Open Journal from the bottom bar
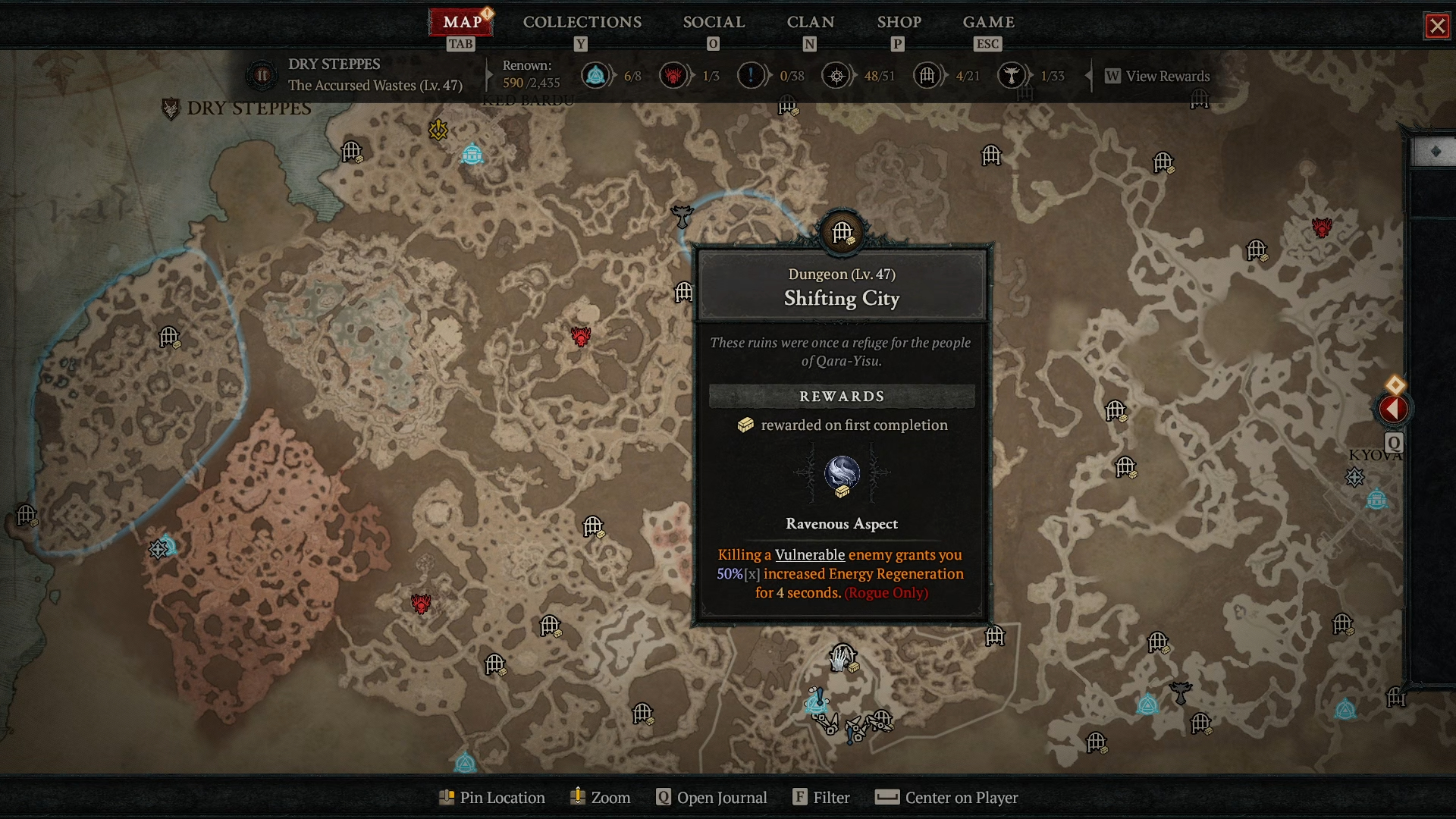This screenshot has height=819, width=1456. point(711,797)
